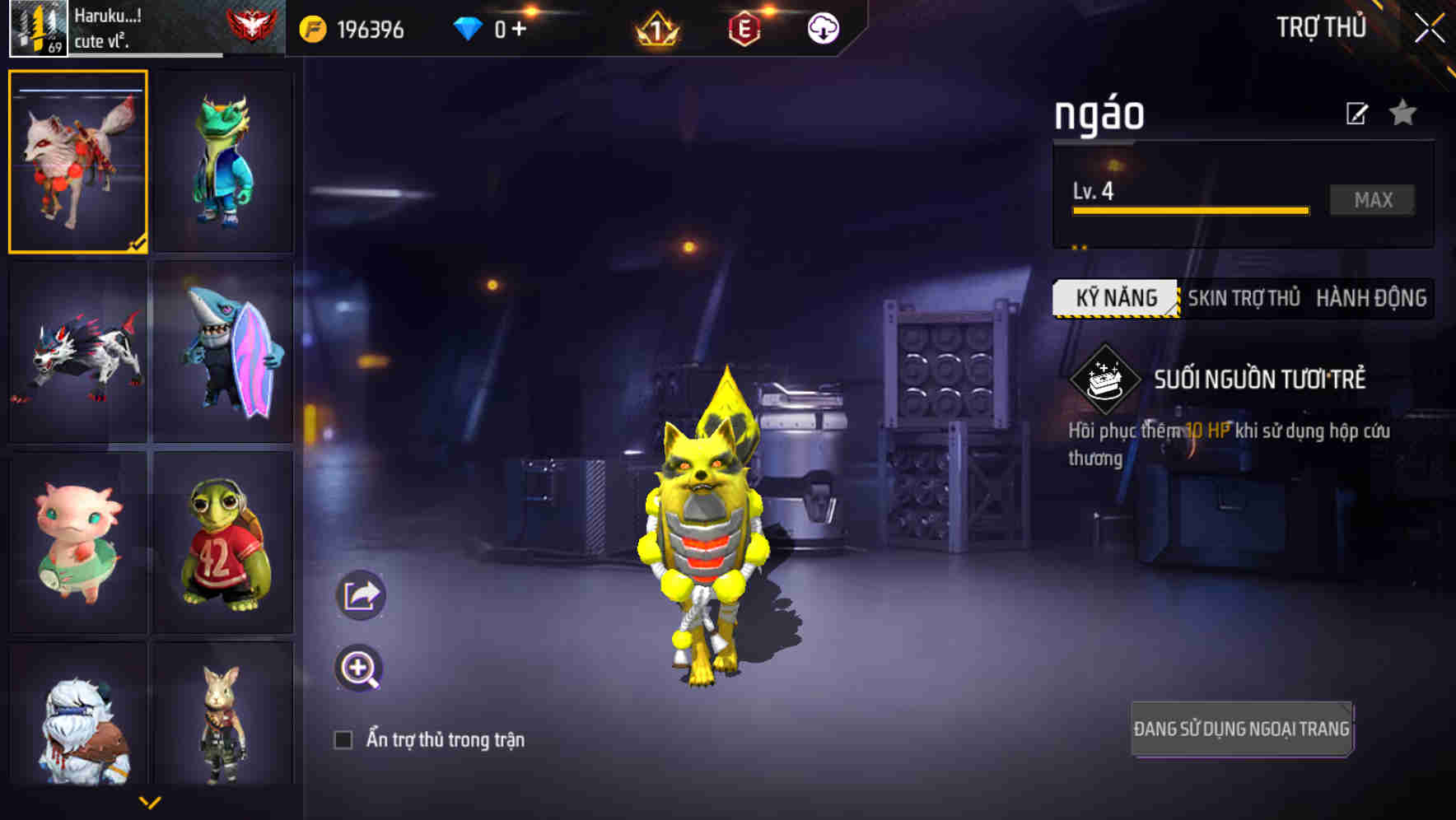Select the shark with surfboard pet thumbnail

click(223, 352)
